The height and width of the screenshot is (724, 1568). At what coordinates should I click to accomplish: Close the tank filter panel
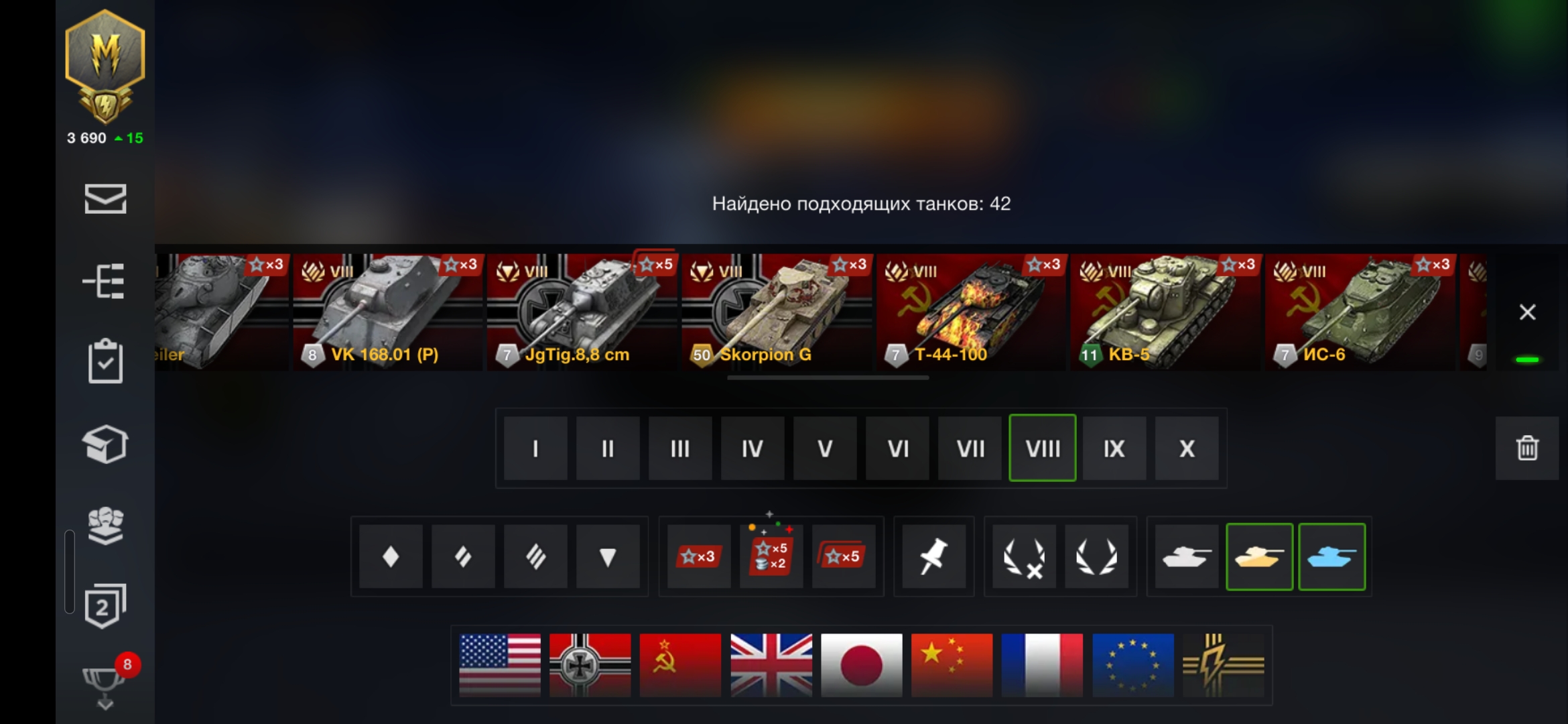click(x=1527, y=312)
